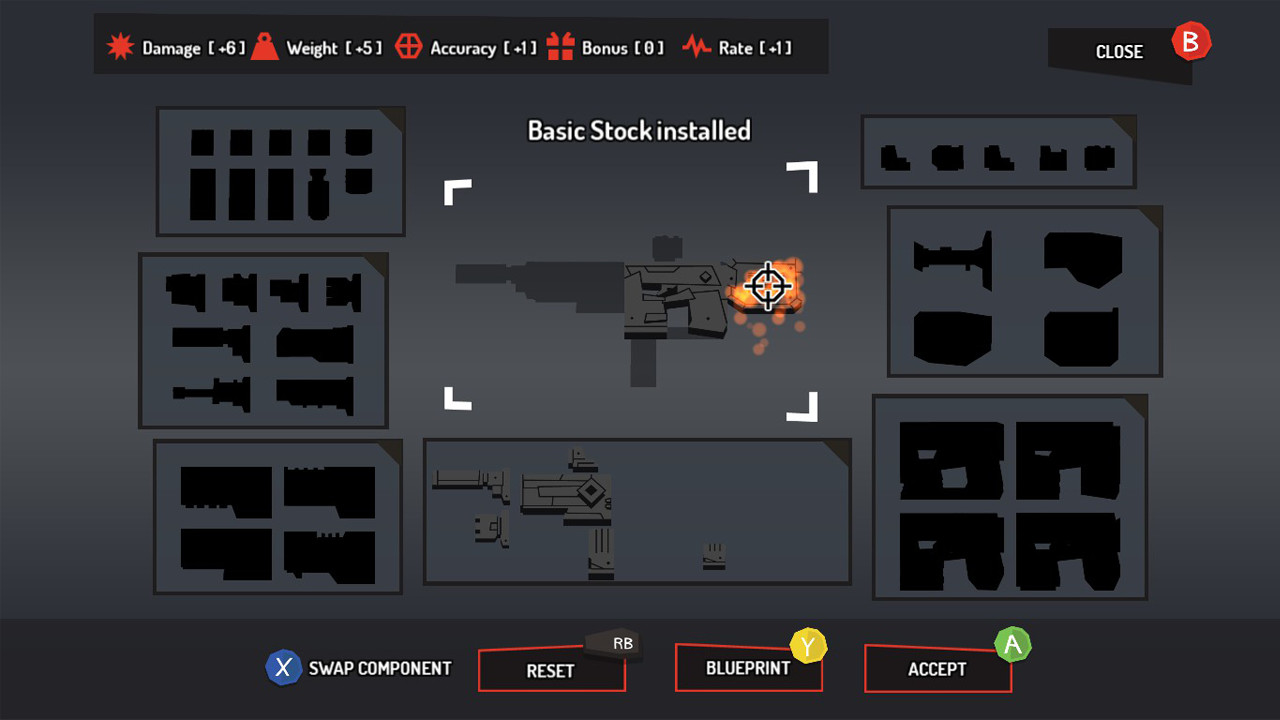Click the Weight kettlebell icon
1280x720 pixels.
pyautogui.click(x=264, y=45)
